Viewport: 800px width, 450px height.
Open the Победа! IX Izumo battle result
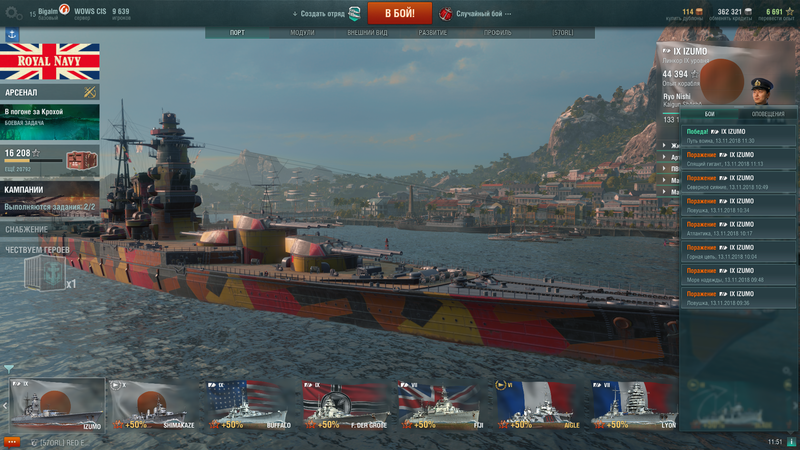click(x=739, y=135)
